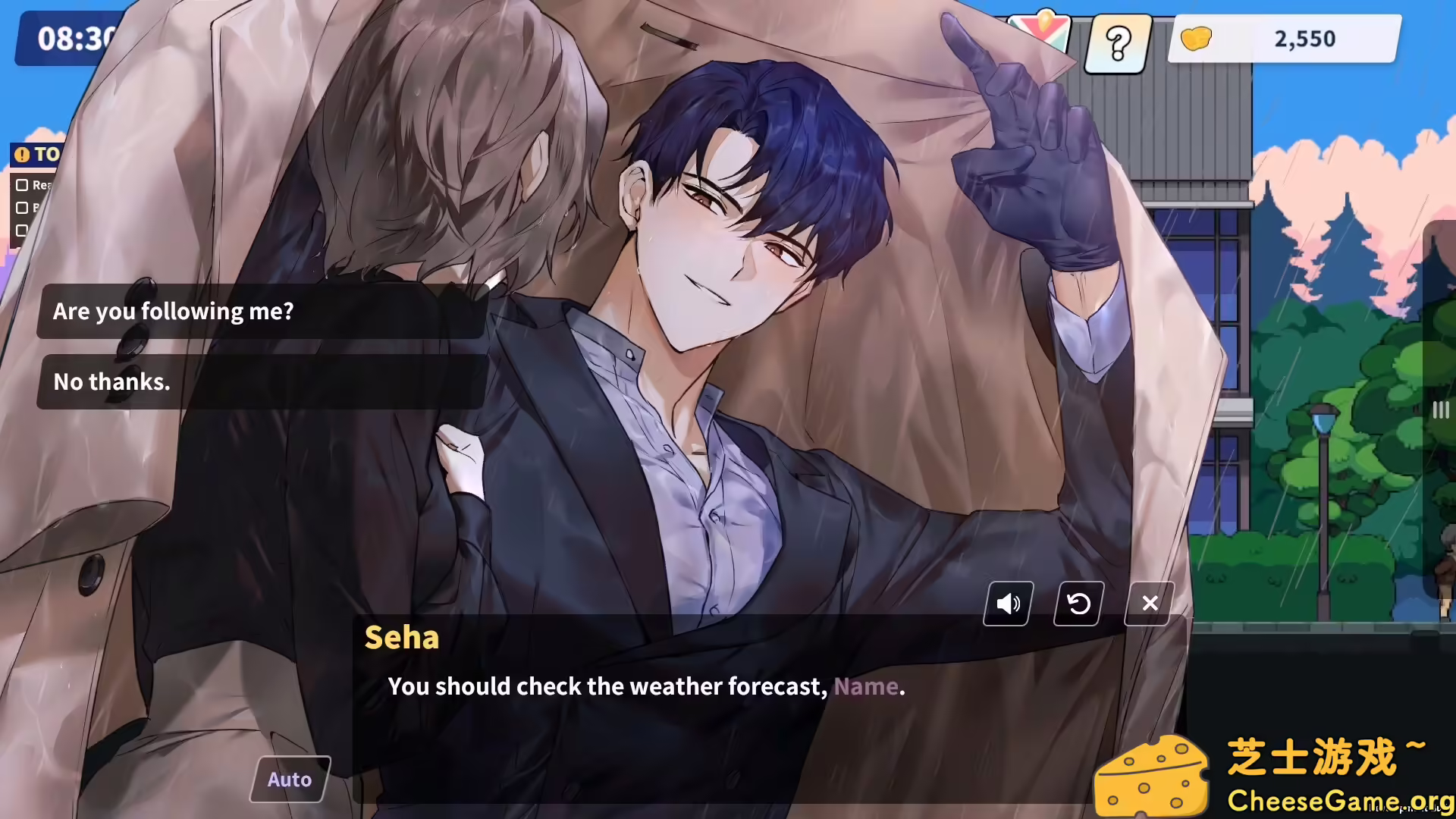Check the third TODO list checkbox
Image resolution: width=1456 pixels, height=819 pixels.
(x=20, y=231)
